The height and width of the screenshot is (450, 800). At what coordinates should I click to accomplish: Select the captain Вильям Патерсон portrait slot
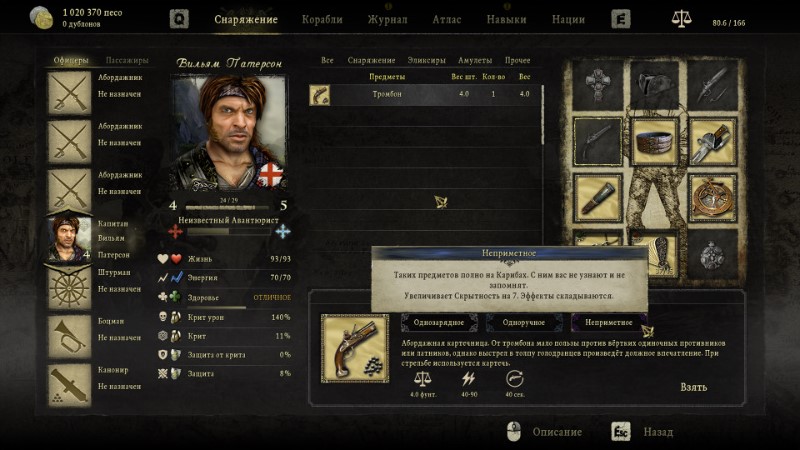tap(71, 236)
